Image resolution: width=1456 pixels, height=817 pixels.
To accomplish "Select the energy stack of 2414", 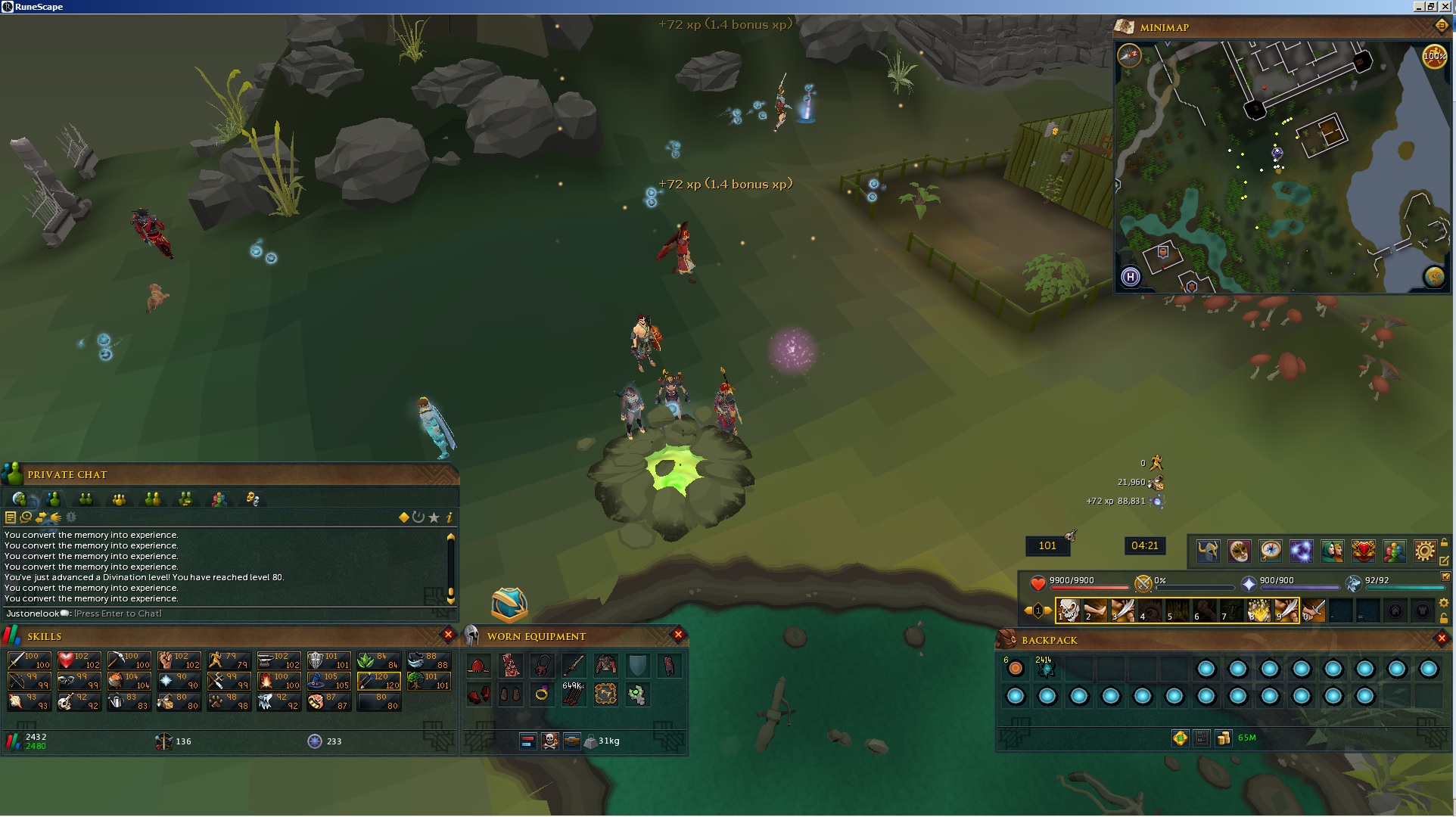I will coord(1047,669).
